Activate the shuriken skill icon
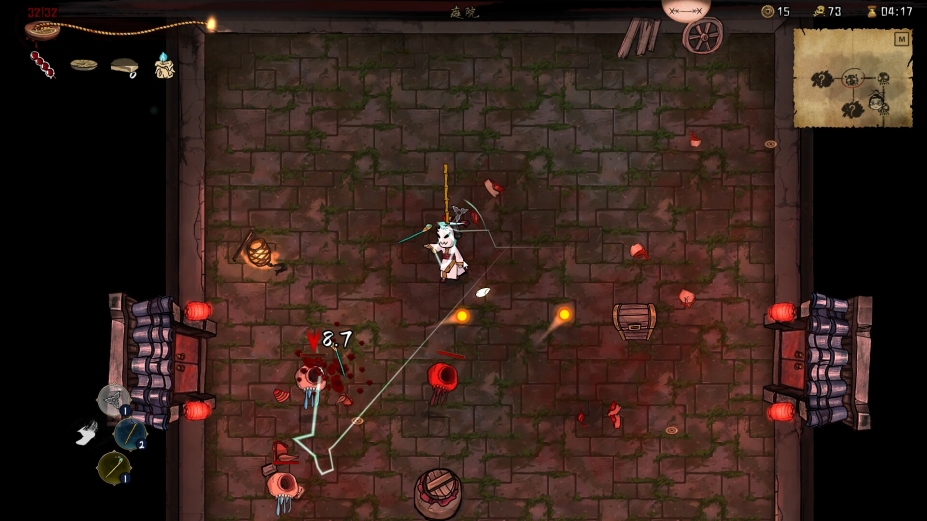The width and height of the screenshot is (927, 521). click(x=113, y=399)
